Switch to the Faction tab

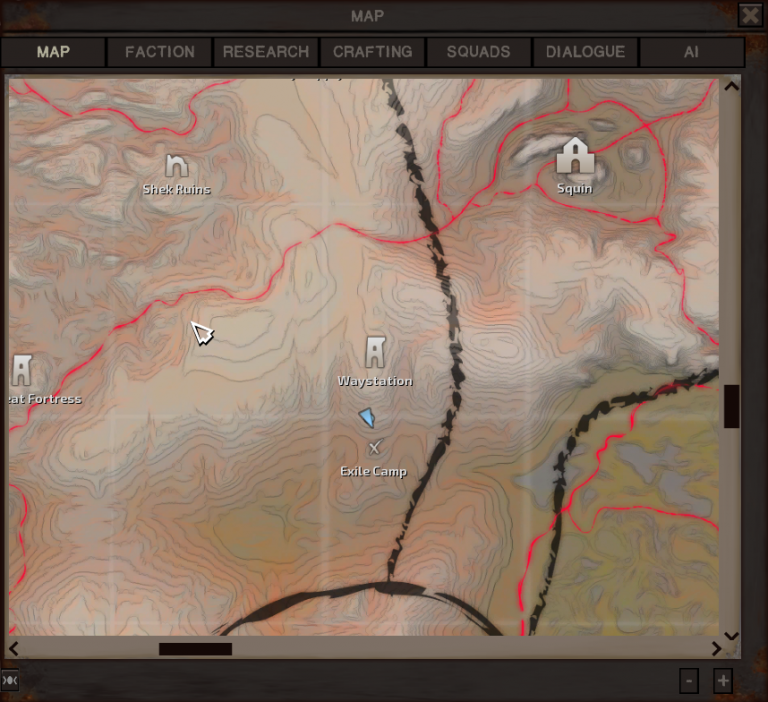point(159,52)
